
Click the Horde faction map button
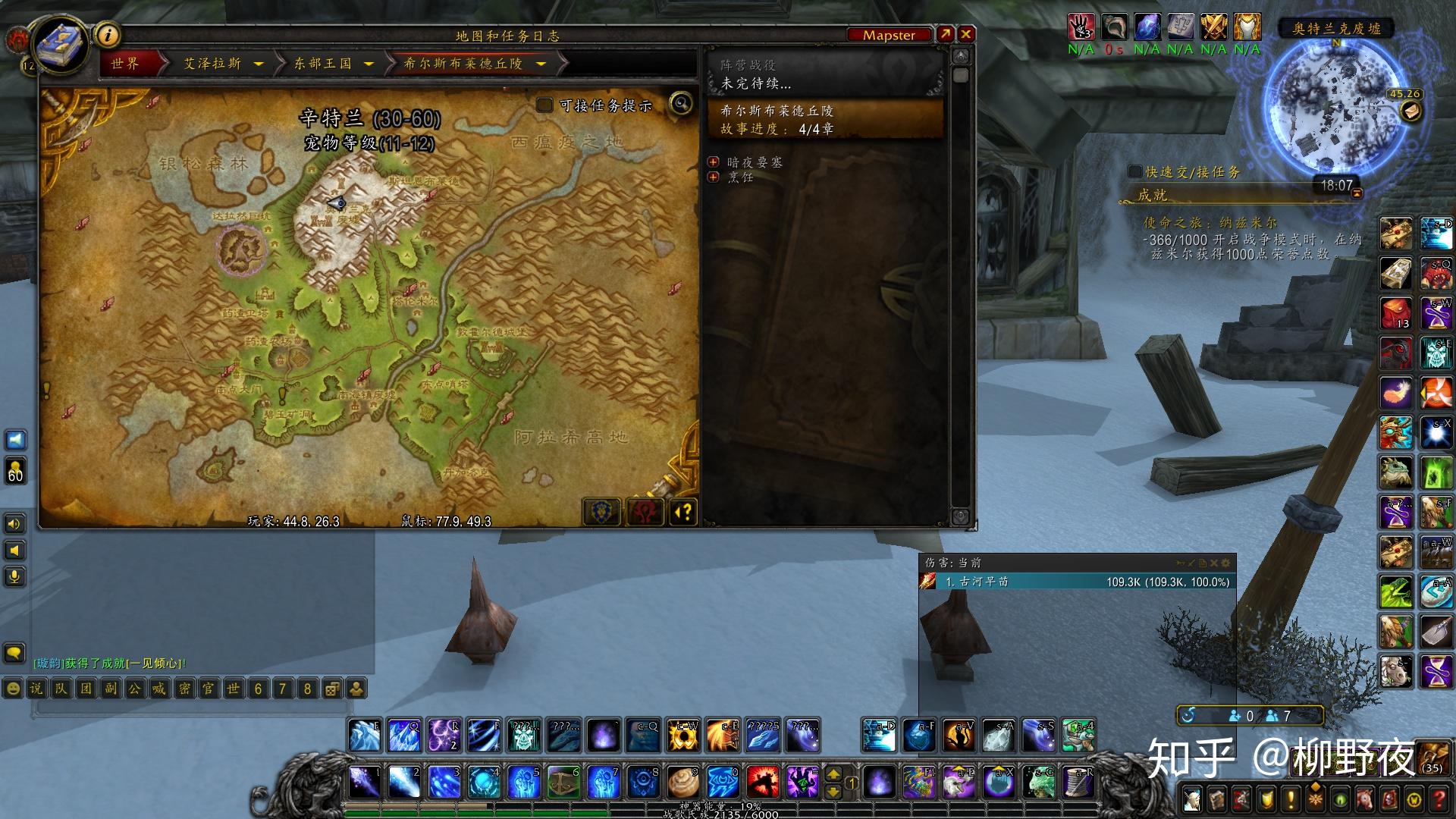click(x=643, y=513)
